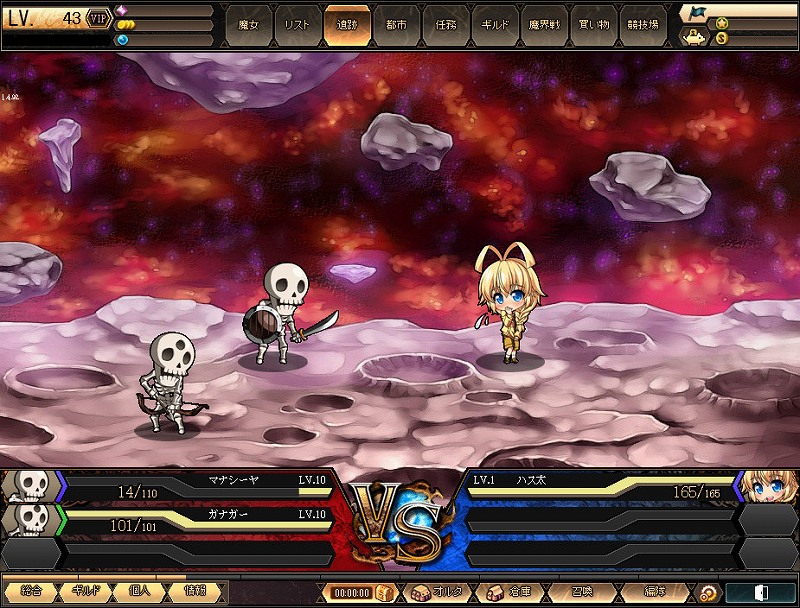Show the 任務 (Missions) menu
The image size is (800, 608).
point(445,24)
